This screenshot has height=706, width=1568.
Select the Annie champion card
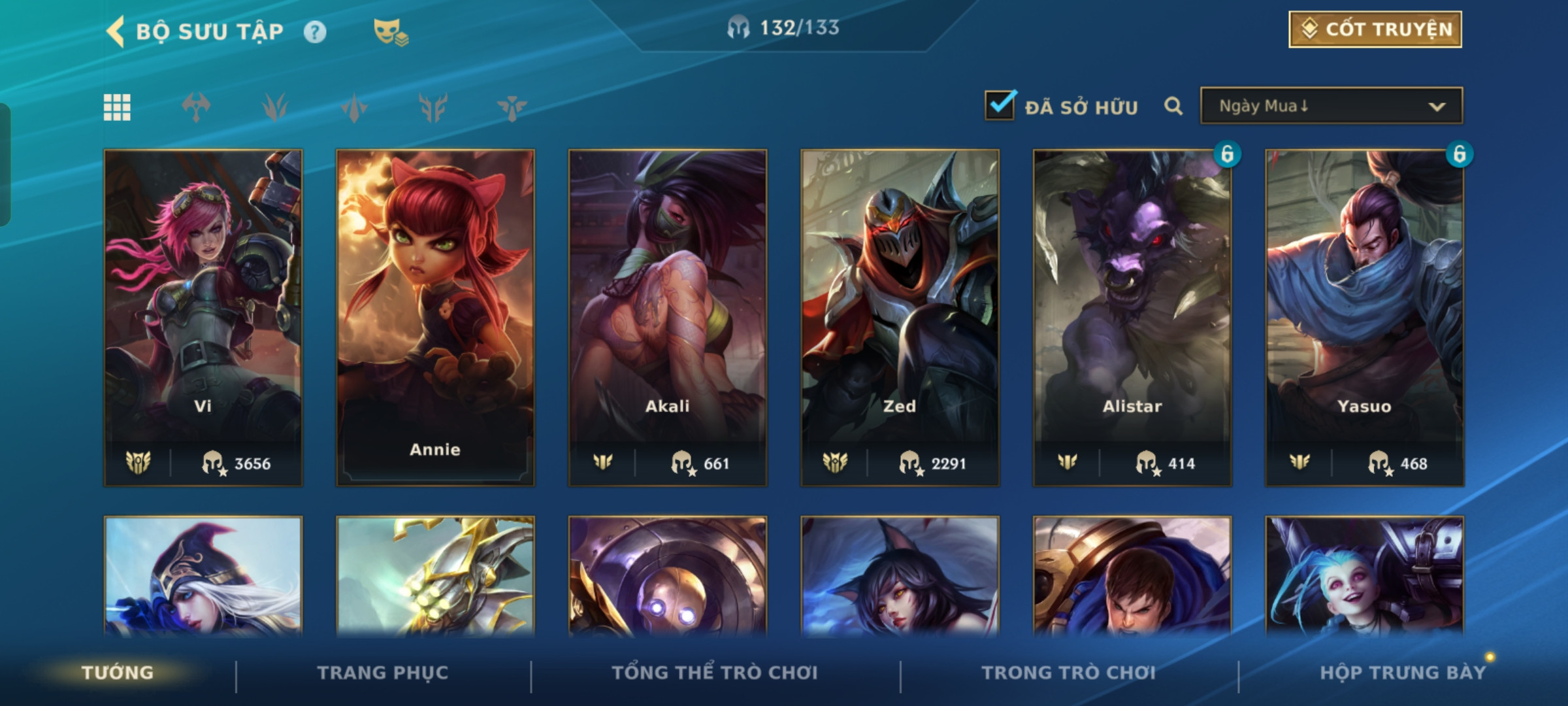(435, 317)
